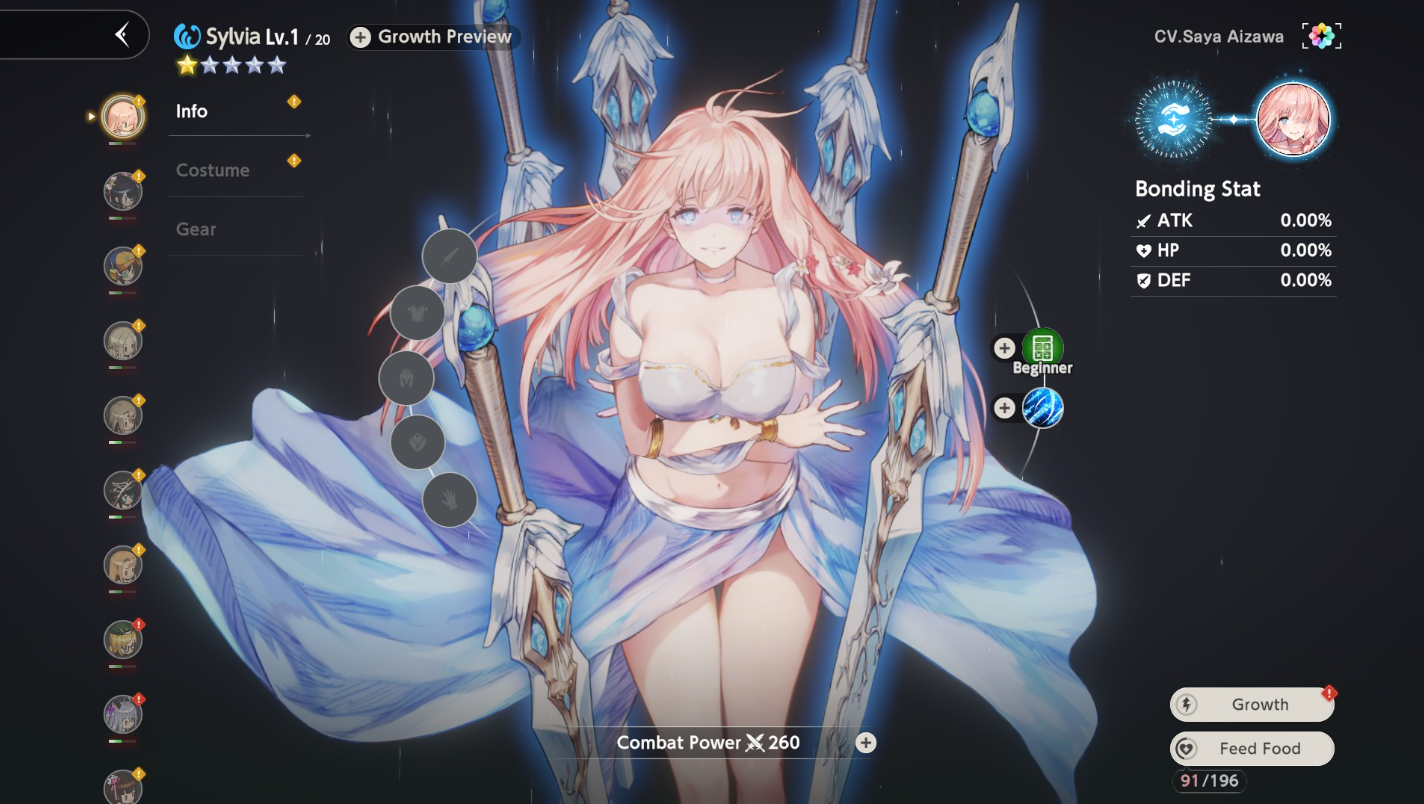Open the Gear tab
This screenshot has width=1424, height=804.
[x=196, y=229]
